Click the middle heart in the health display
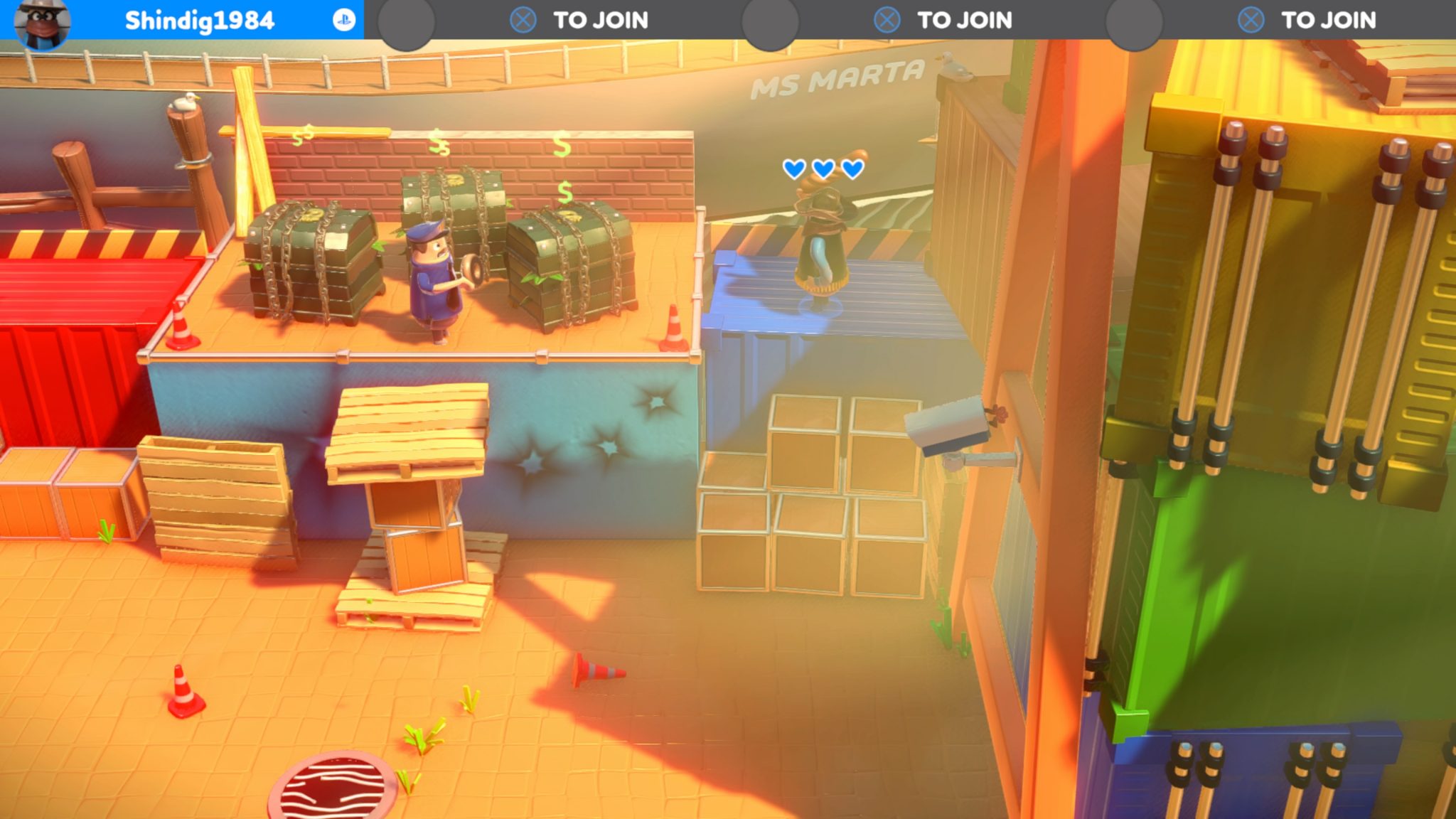Screen dimensions: 1456x819 coord(823,169)
